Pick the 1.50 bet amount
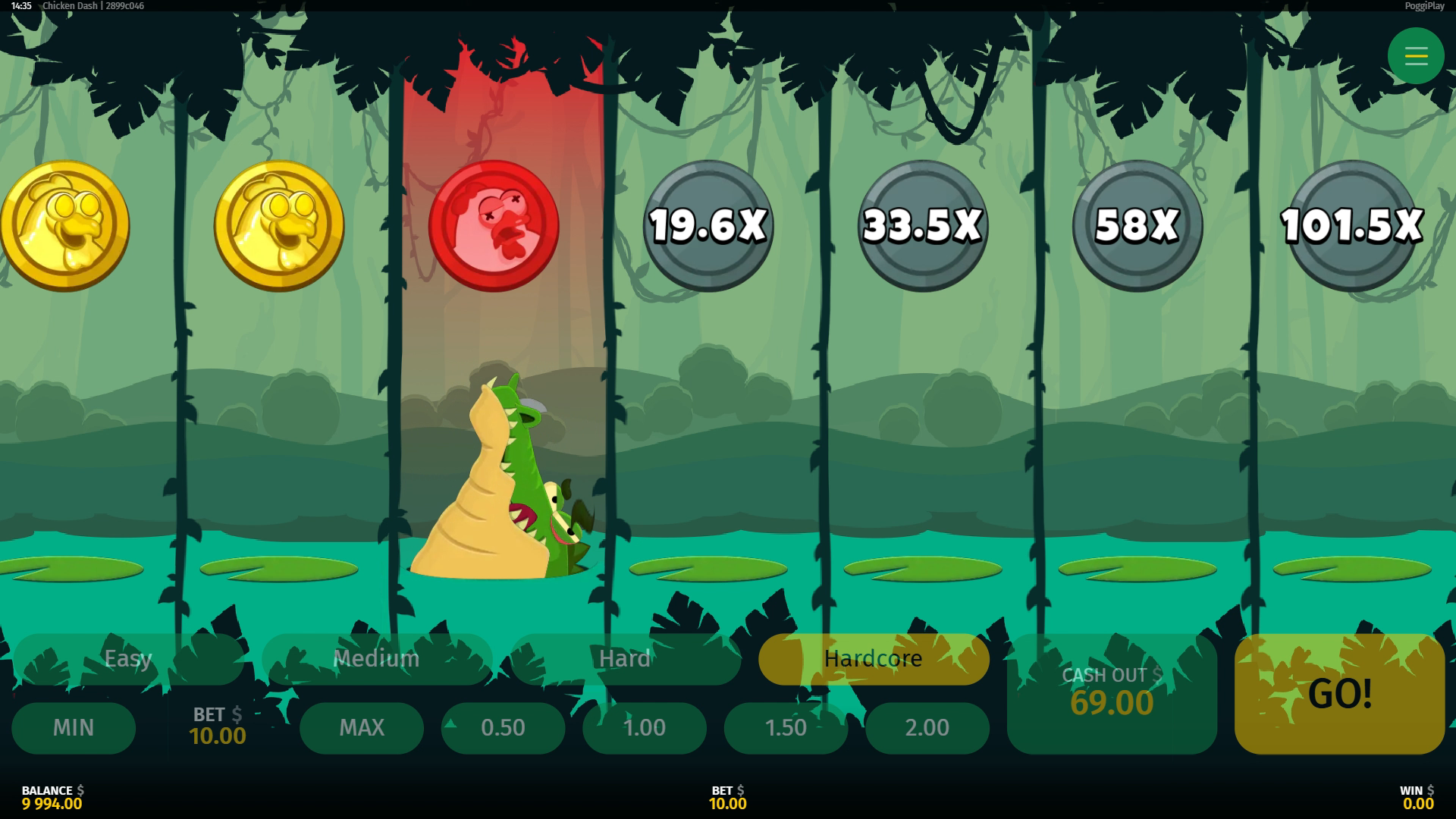The image size is (1456, 819). 786,727
